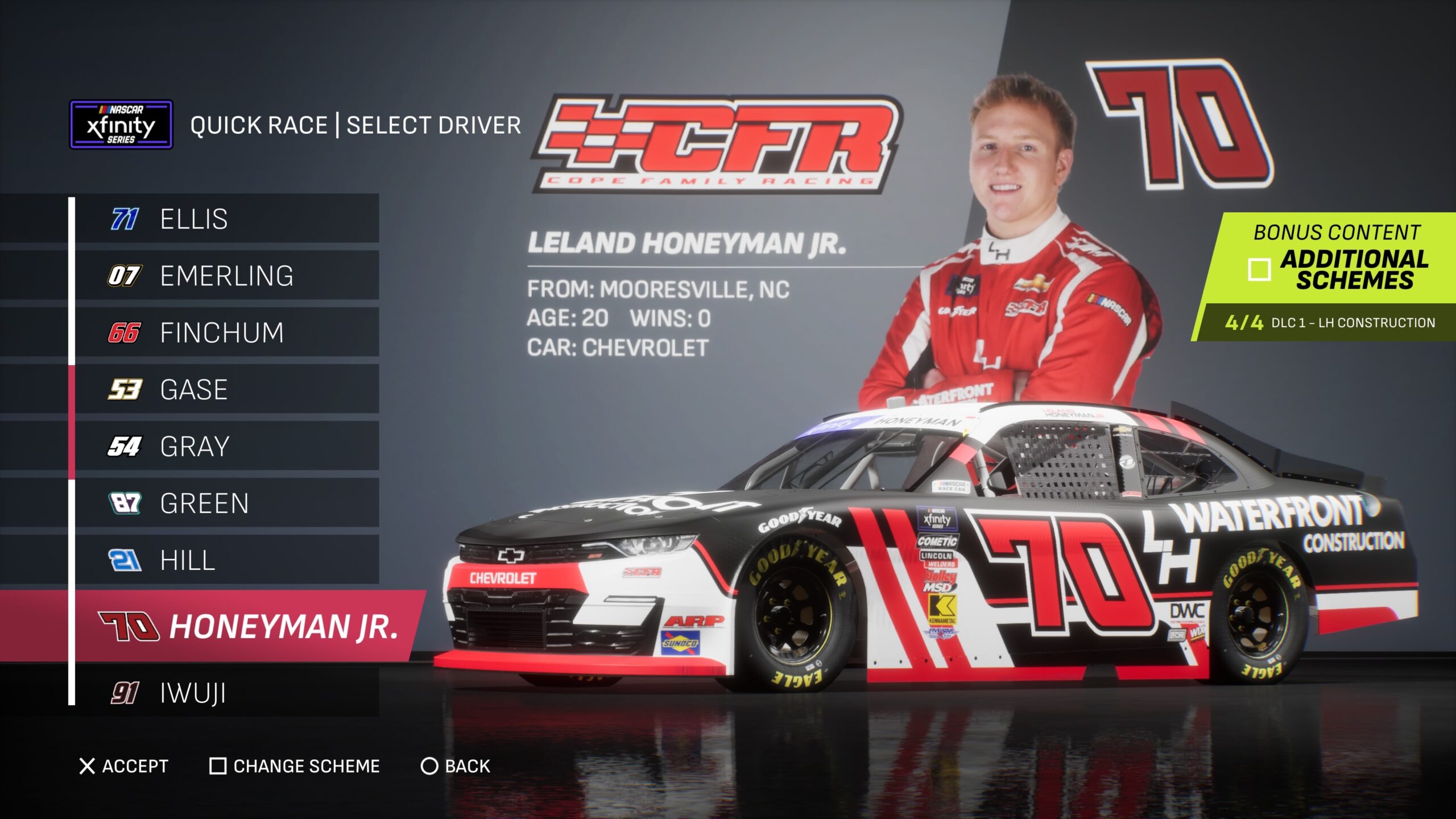
Task: Pick Finchum, car number 66
Action: [x=226, y=332]
